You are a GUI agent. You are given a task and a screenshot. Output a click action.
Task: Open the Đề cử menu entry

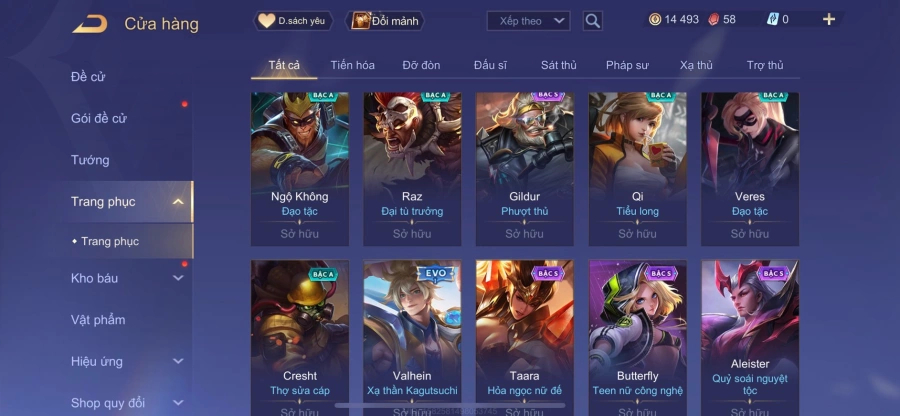click(88, 77)
